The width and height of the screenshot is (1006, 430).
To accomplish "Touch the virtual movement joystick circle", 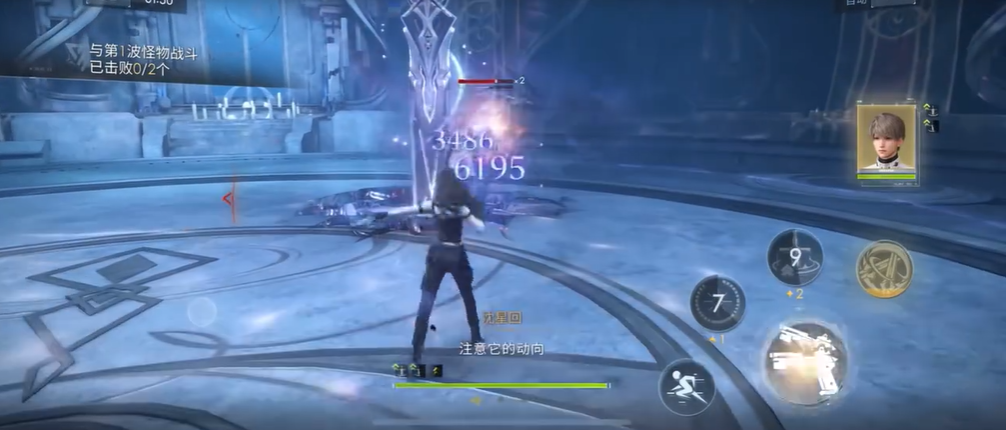I will [x=202, y=312].
